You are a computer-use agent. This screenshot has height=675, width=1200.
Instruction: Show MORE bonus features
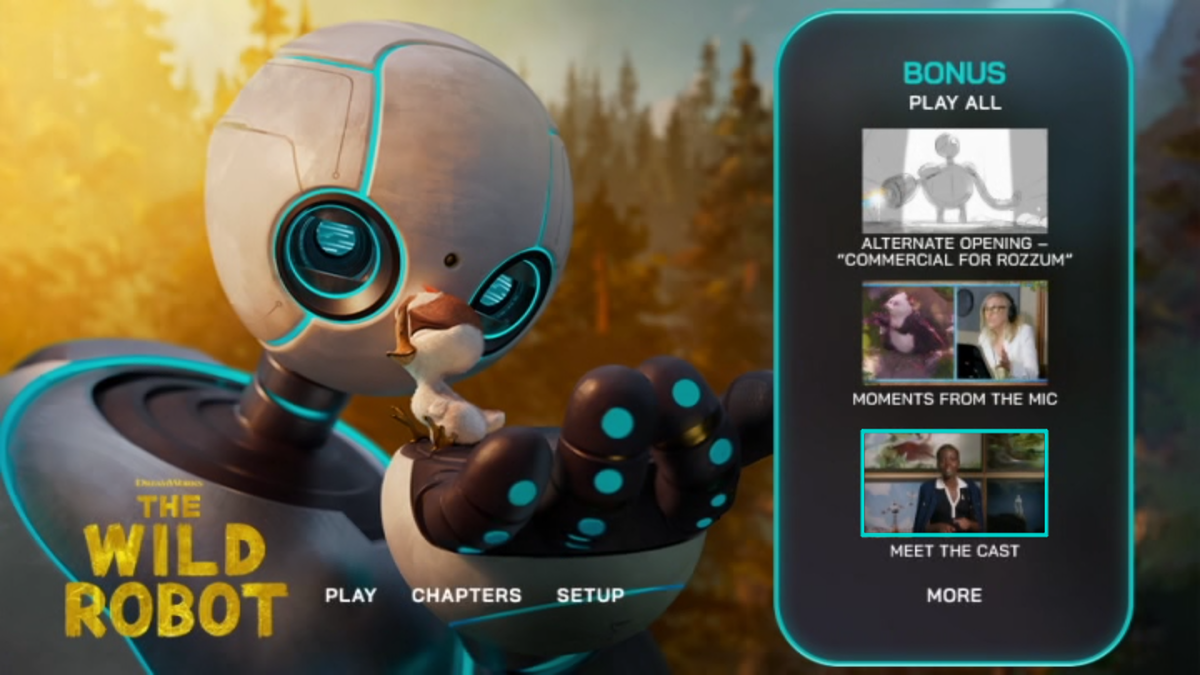(954, 595)
